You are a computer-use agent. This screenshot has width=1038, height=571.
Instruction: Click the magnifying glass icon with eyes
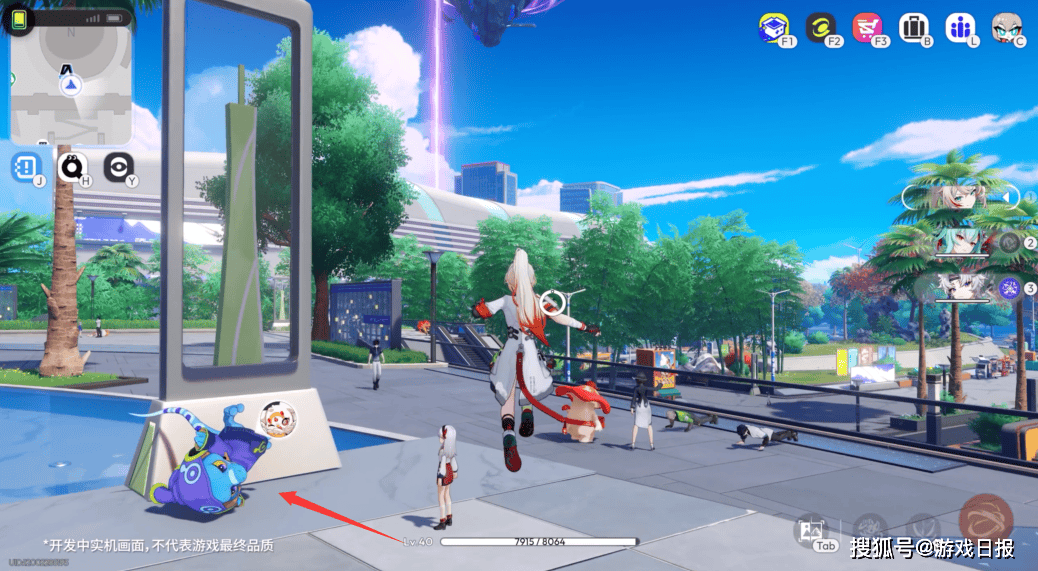coord(72,167)
